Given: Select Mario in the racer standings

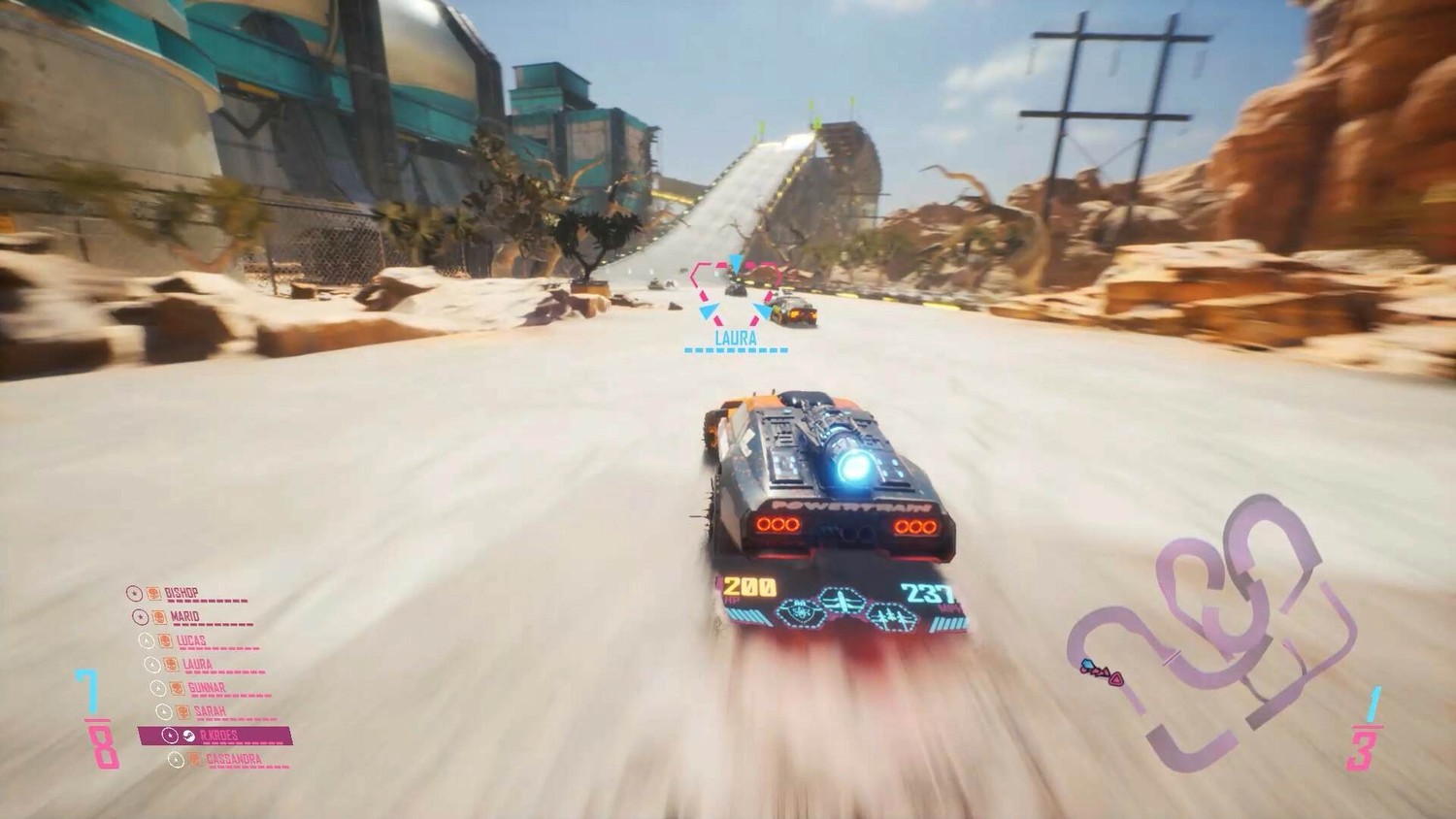Looking at the screenshot, I should (184, 616).
